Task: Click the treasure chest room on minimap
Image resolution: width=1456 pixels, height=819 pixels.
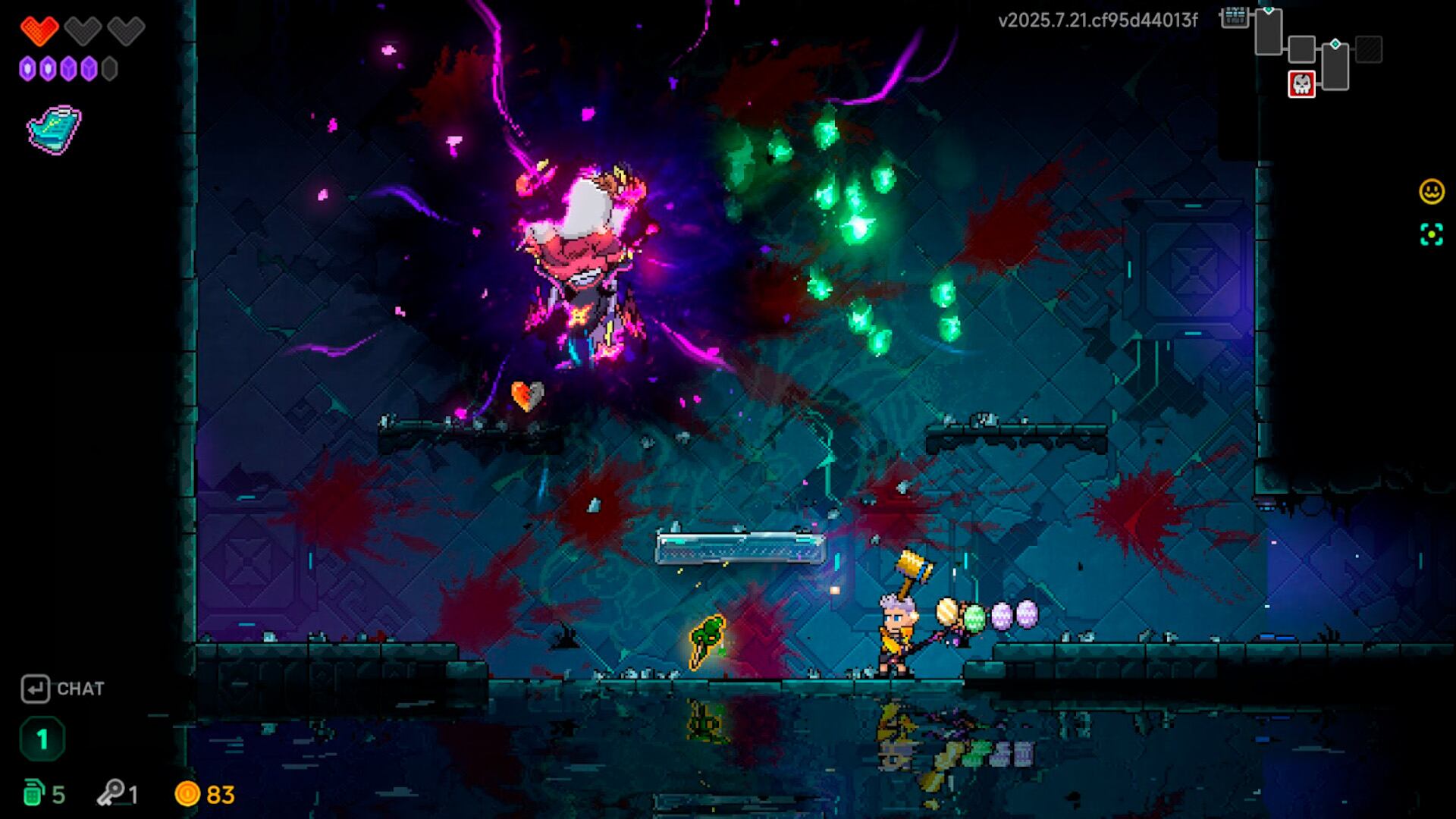Action: [1234, 17]
